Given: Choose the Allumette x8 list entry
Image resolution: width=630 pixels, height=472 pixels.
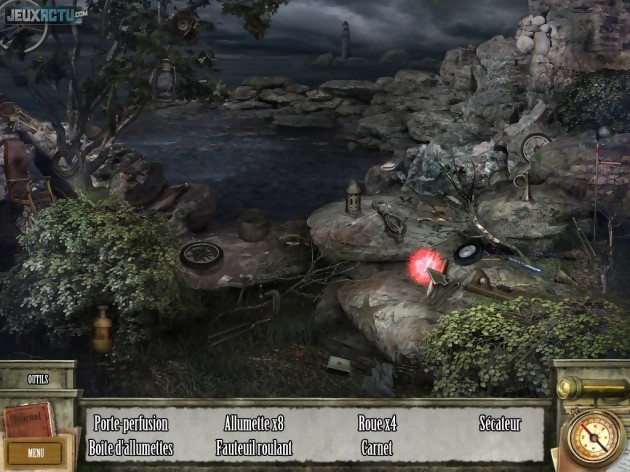Looking at the screenshot, I should (254, 424).
